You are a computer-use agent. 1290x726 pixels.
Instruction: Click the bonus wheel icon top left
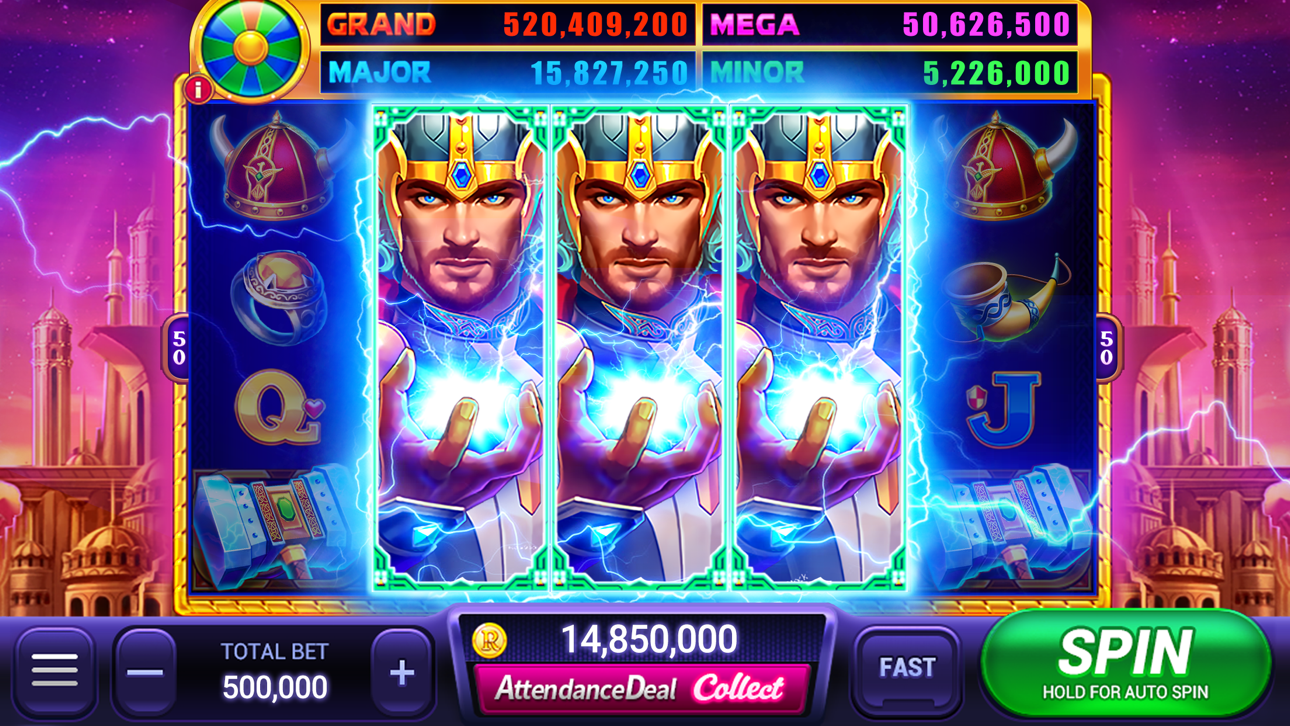pyautogui.click(x=250, y=48)
